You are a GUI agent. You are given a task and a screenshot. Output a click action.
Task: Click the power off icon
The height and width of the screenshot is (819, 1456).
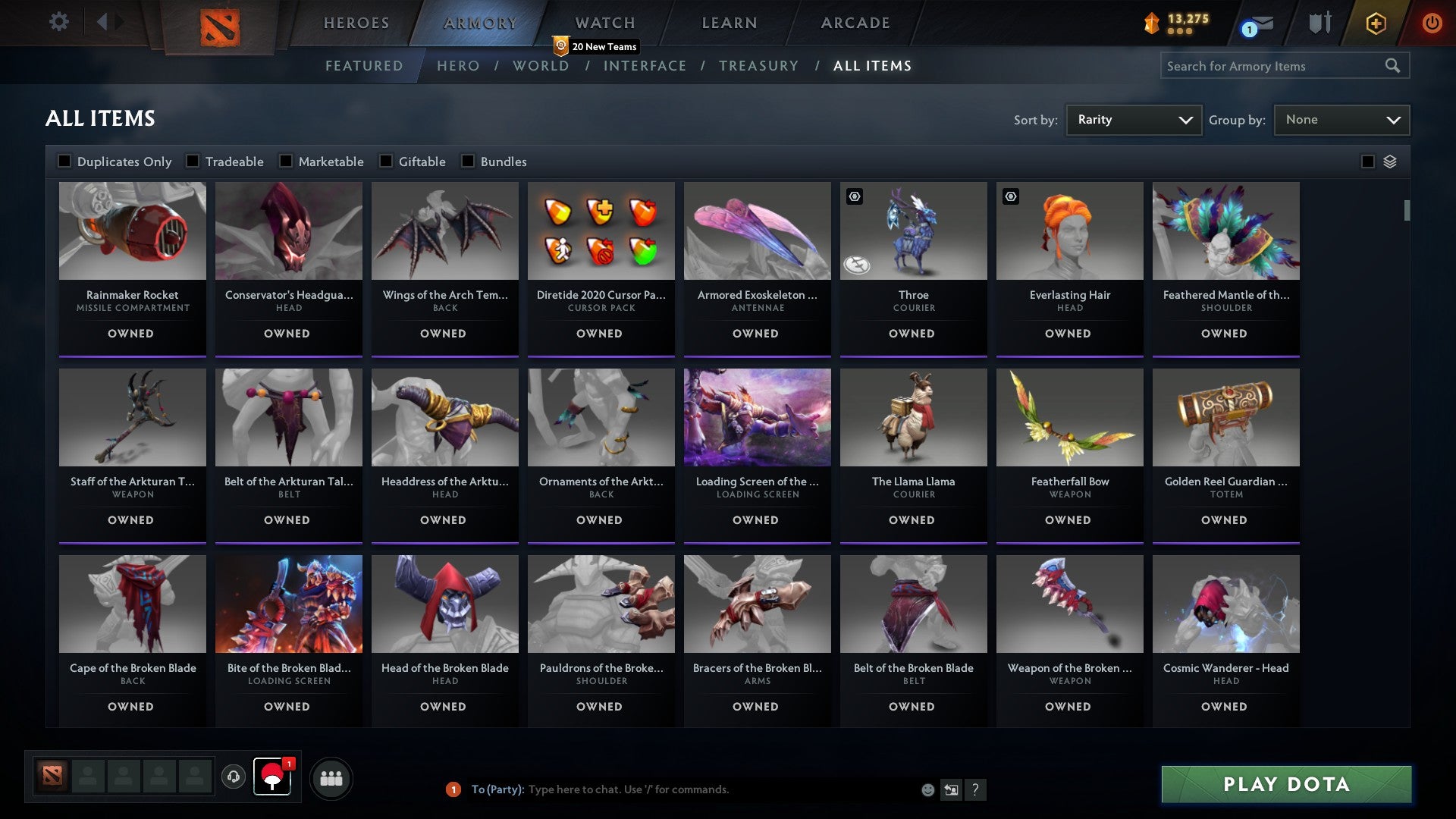point(1432,24)
